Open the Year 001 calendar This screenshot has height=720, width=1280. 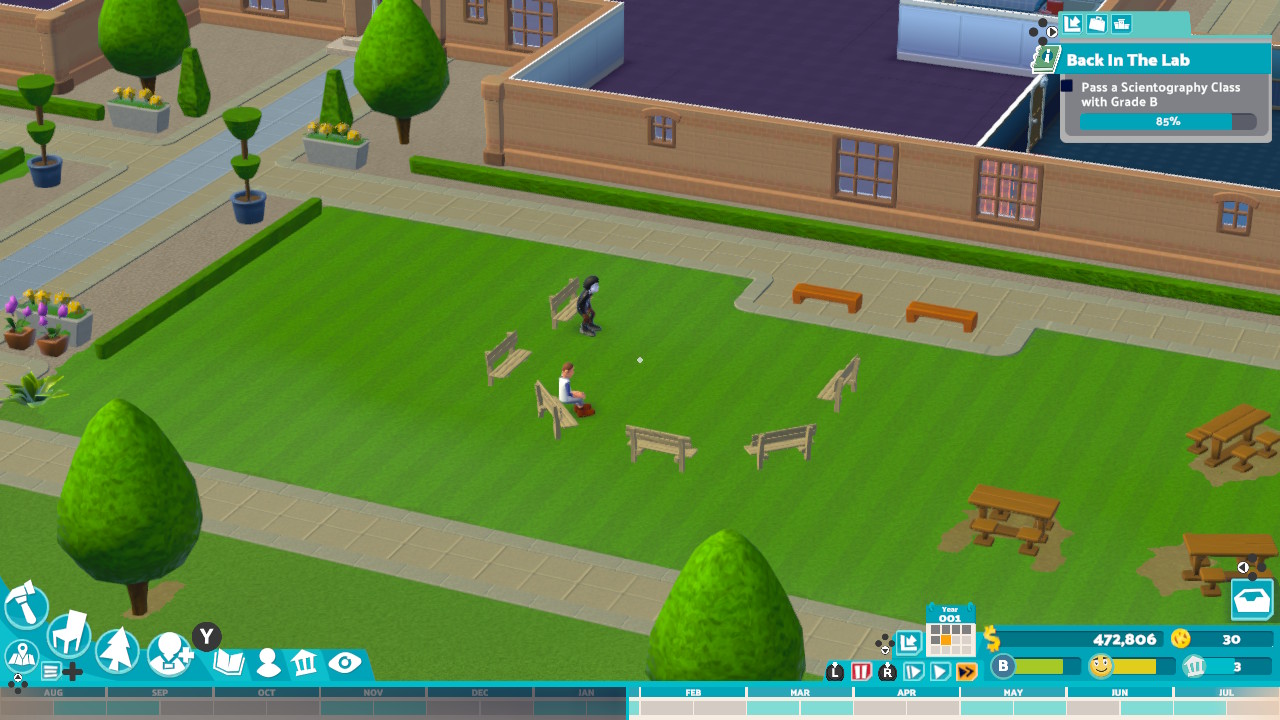click(950, 632)
